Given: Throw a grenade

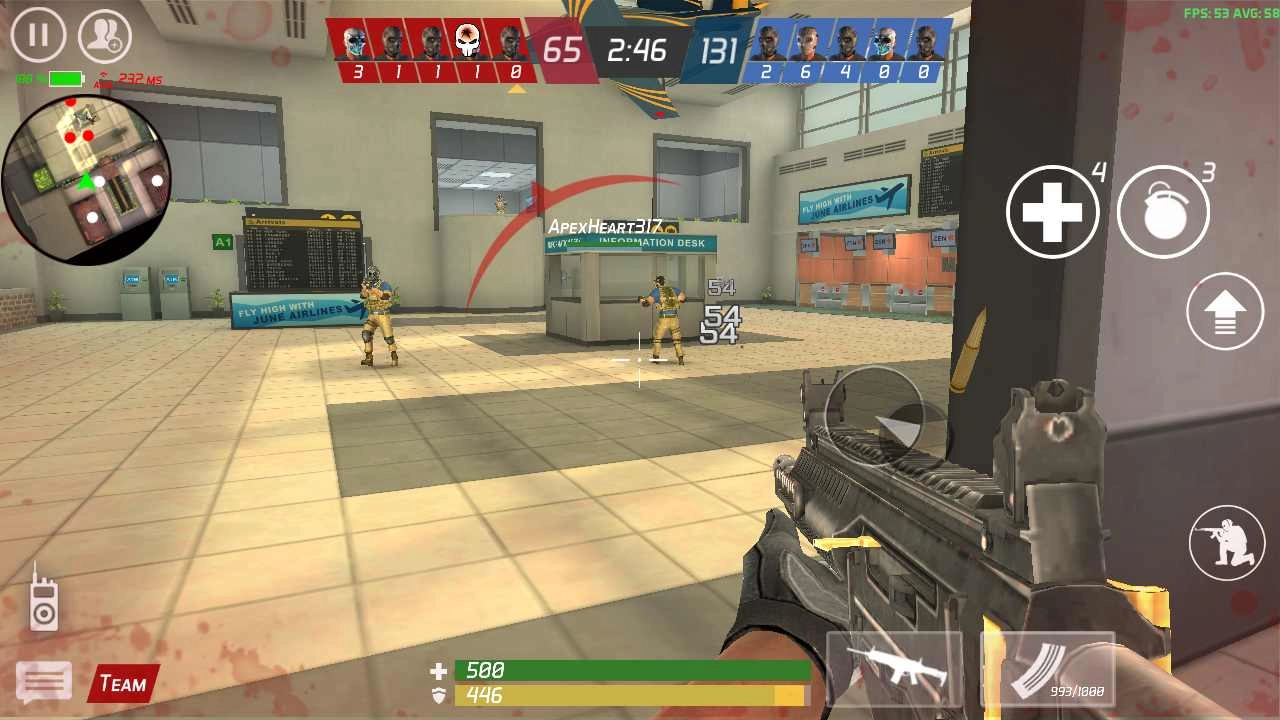Looking at the screenshot, I should coord(1163,212).
